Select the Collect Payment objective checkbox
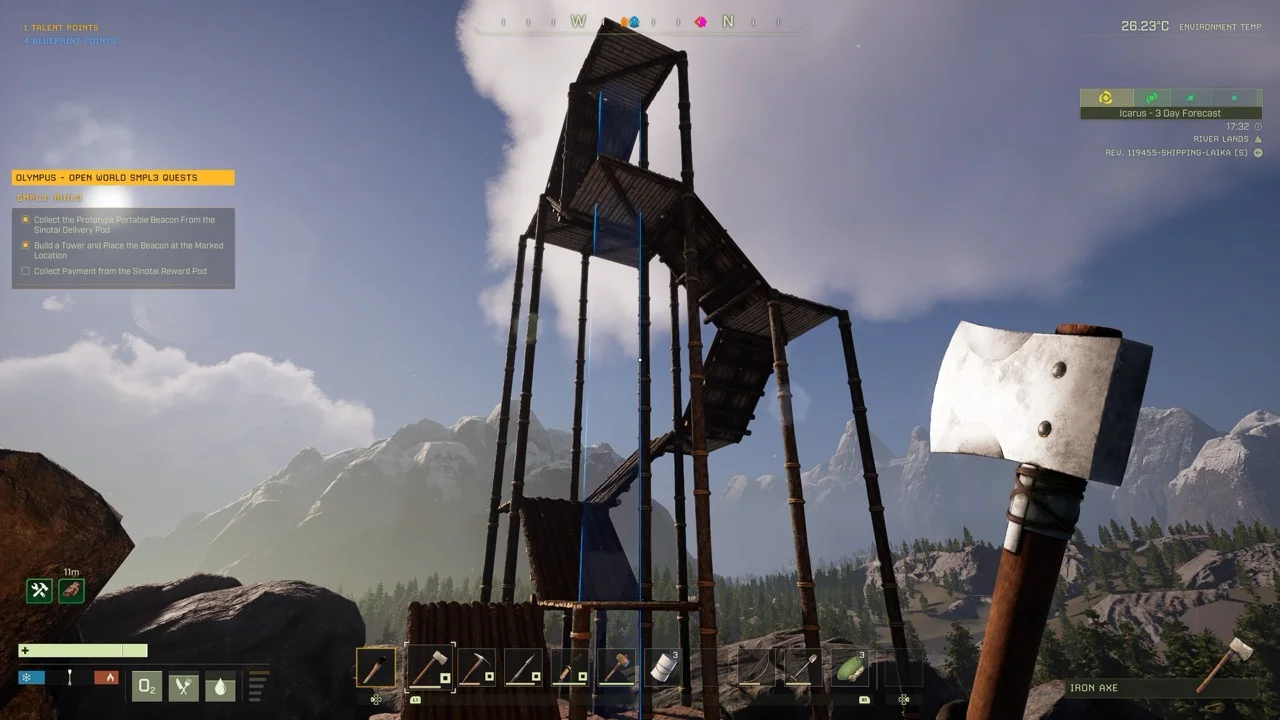Image resolution: width=1280 pixels, height=720 pixels. [x=26, y=271]
